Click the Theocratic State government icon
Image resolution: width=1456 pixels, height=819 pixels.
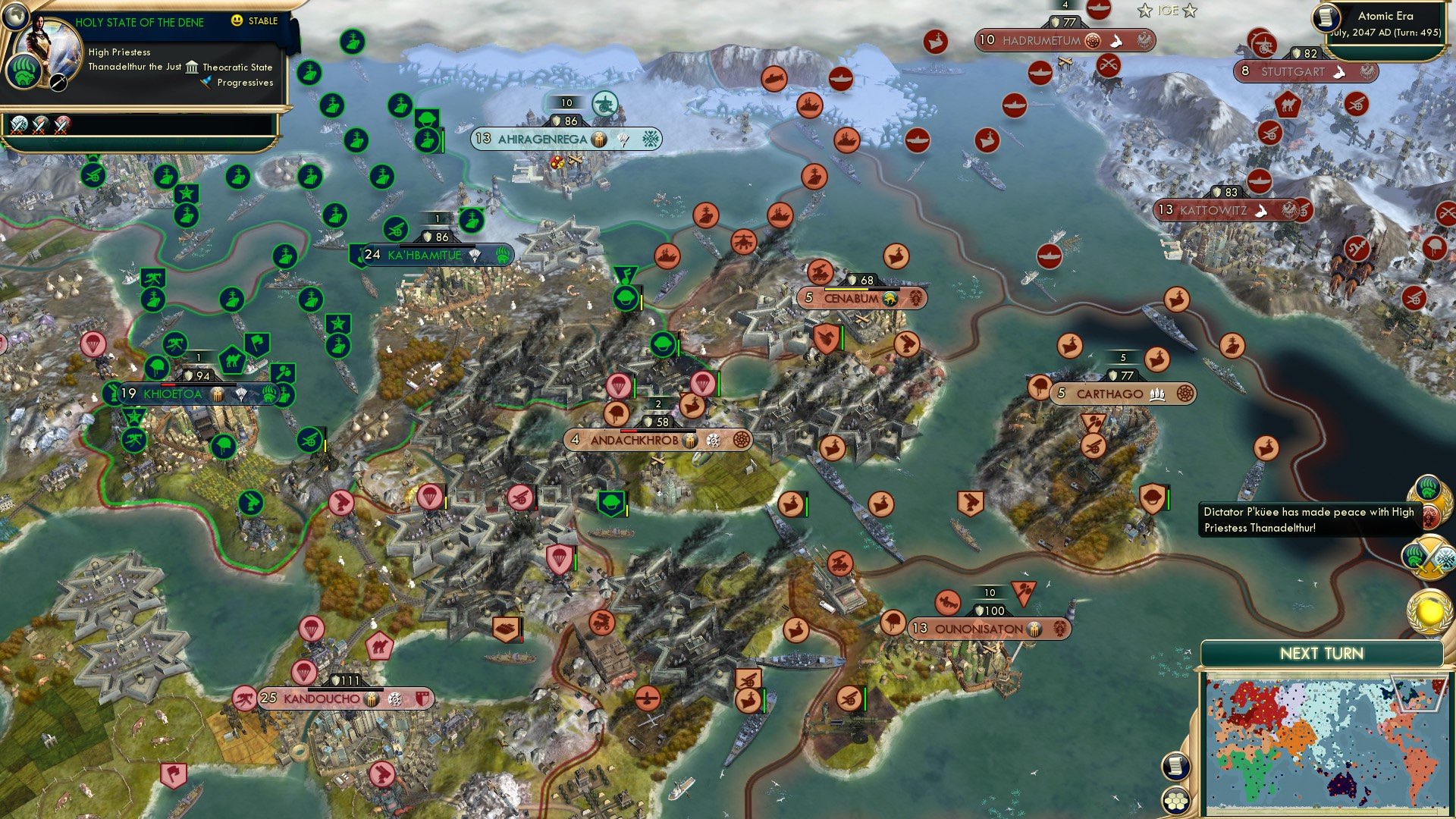pos(193,67)
